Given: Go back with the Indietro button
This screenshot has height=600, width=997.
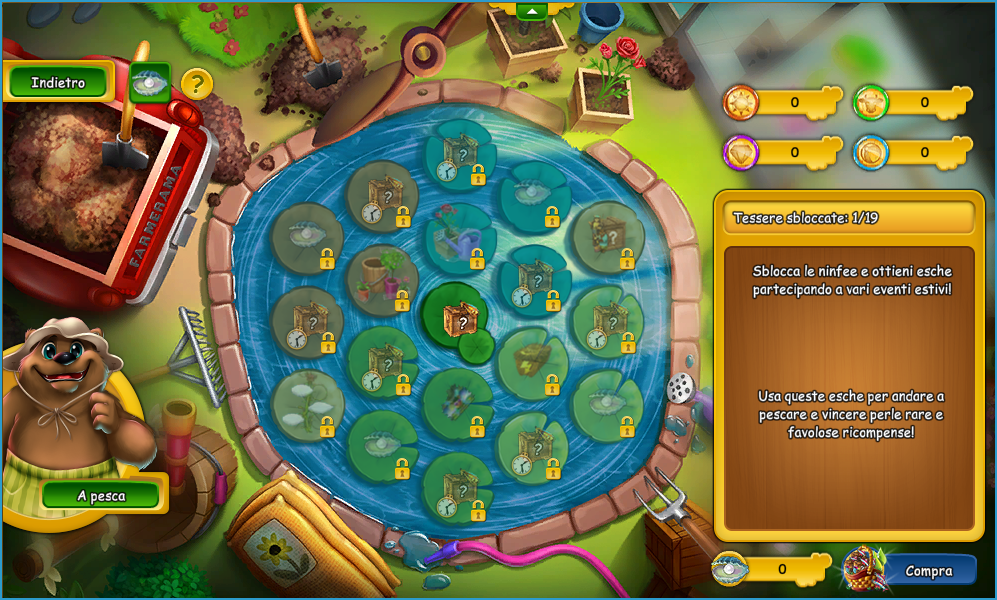Looking at the screenshot, I should (58, 83).
